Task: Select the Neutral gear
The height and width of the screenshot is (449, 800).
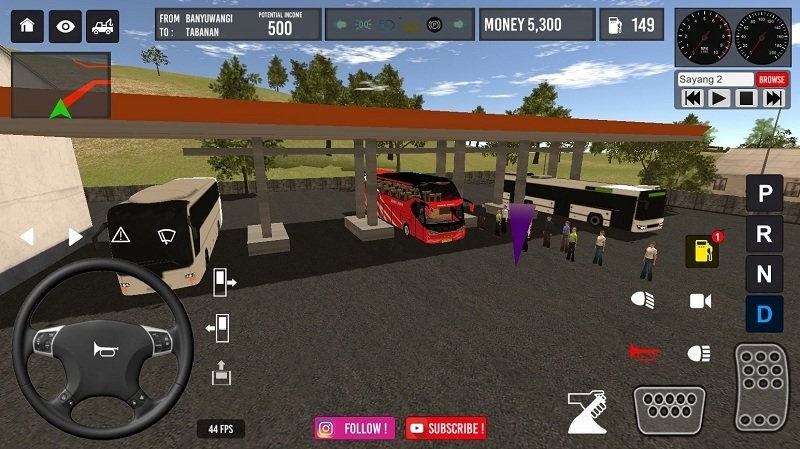Action: point(764,273)
